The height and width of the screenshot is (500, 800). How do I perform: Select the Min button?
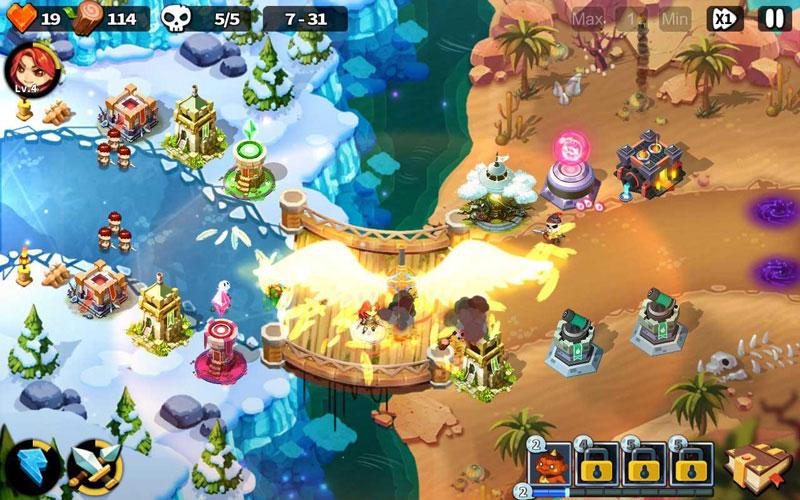pos(675,18)
